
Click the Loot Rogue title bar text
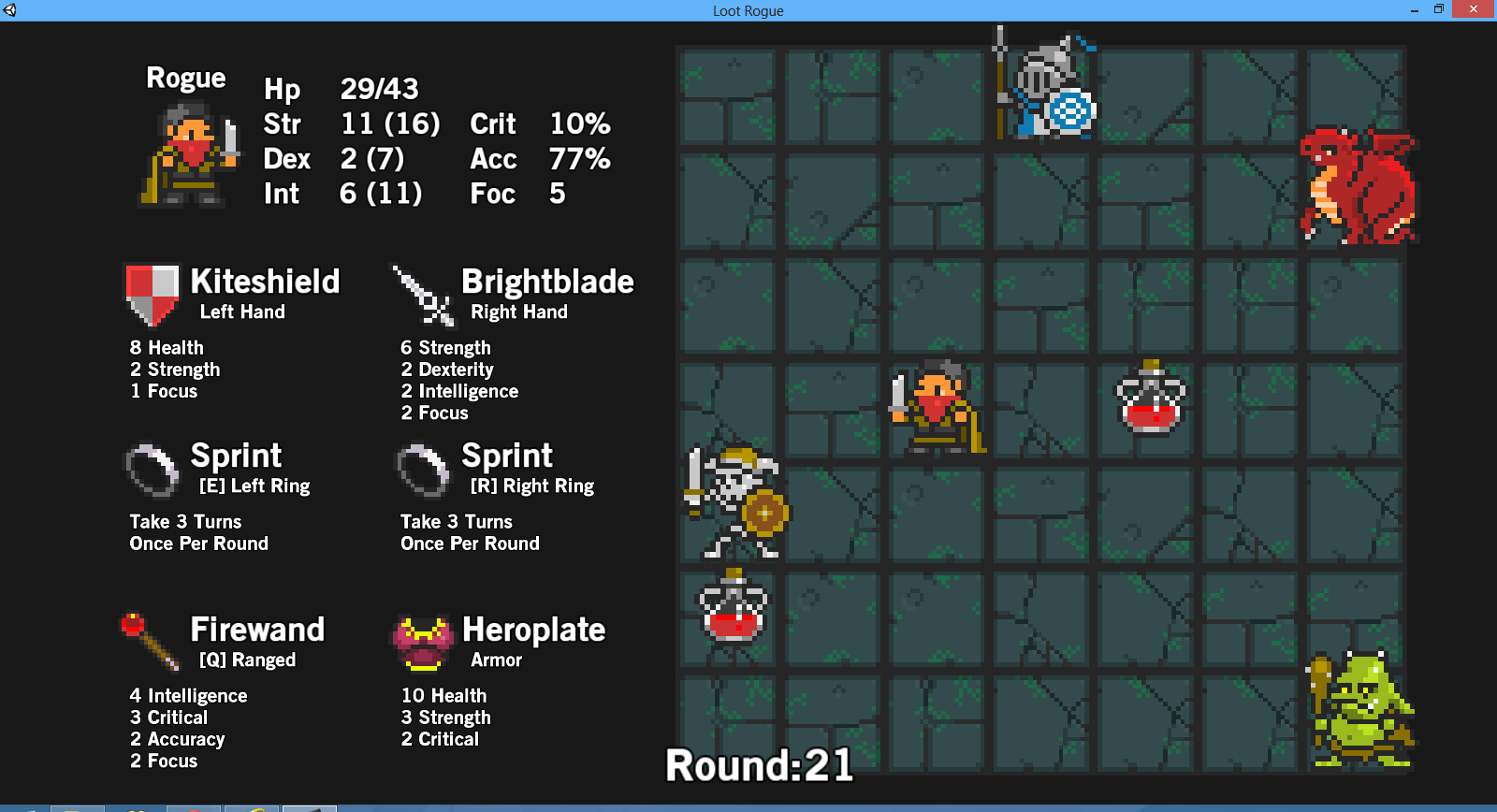click(748, 10)
